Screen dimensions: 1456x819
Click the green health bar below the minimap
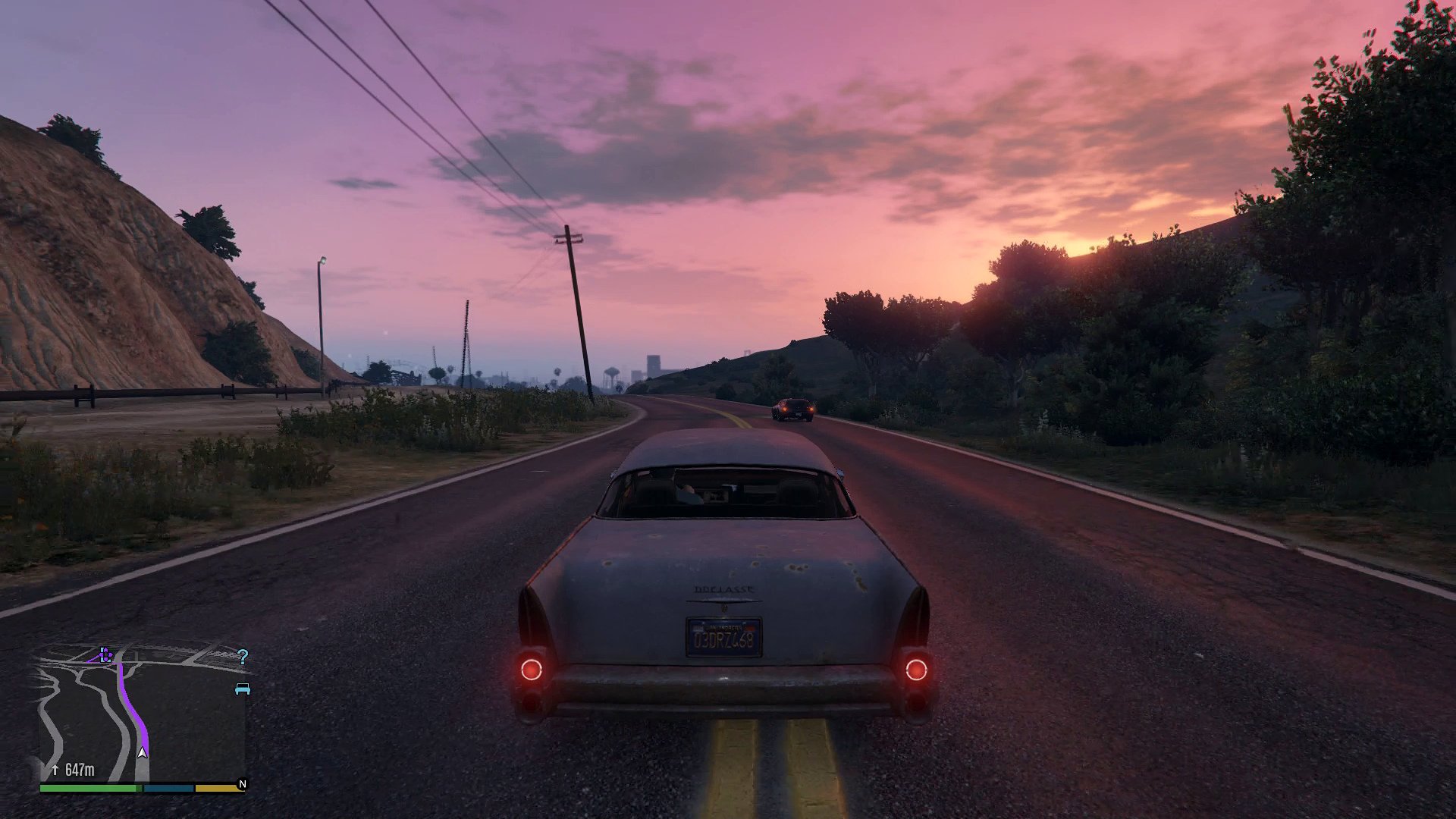87,789
